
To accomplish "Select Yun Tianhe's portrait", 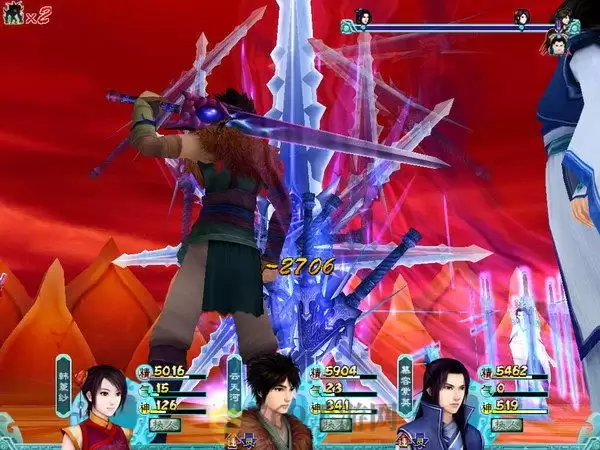I will [275, 400].
